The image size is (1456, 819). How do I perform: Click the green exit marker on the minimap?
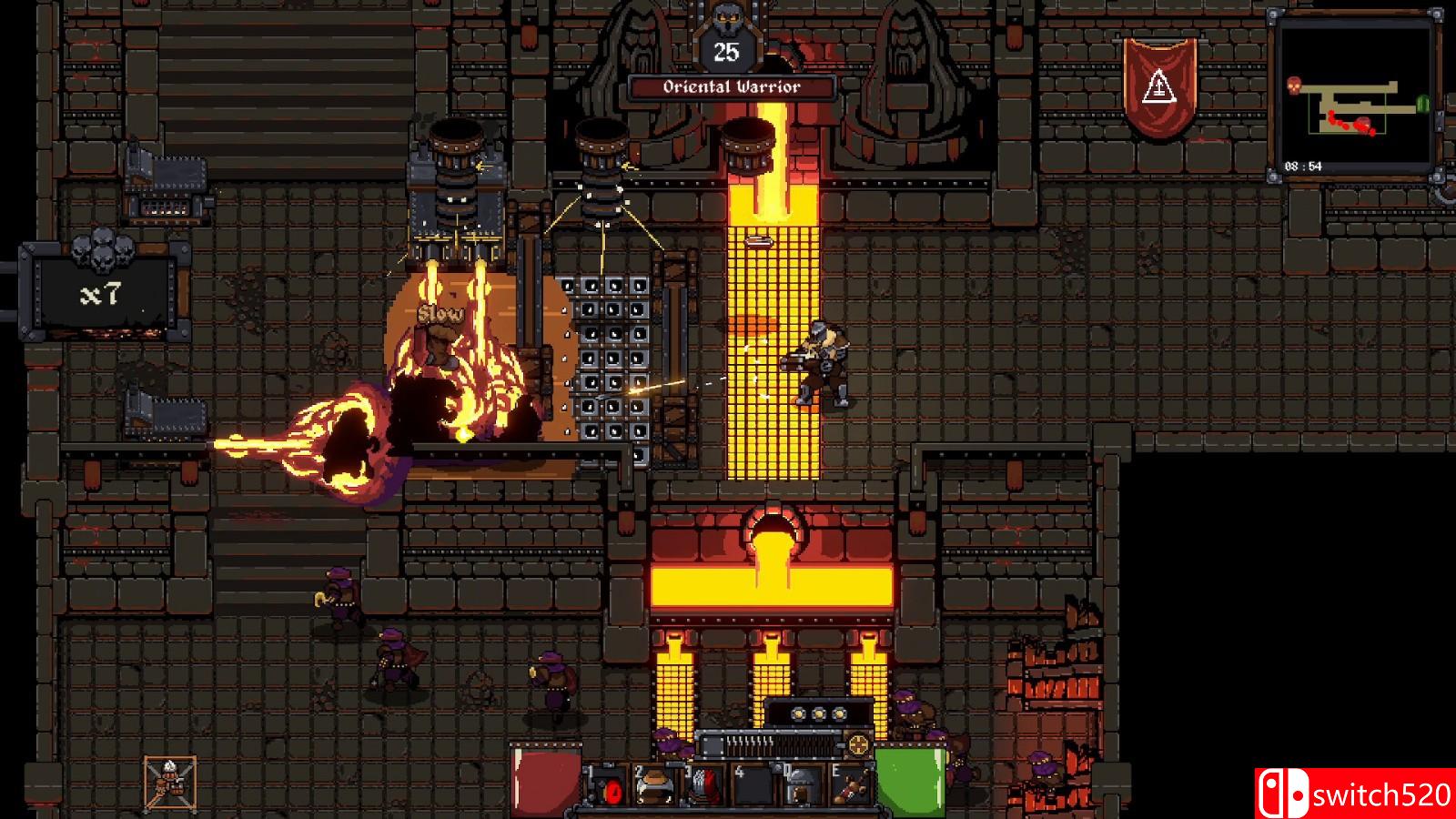click(1422, 103)
